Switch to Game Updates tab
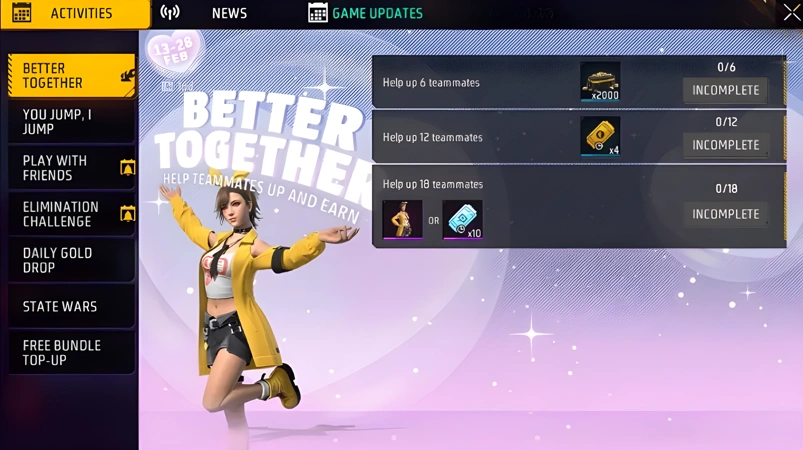 (366, 14)
